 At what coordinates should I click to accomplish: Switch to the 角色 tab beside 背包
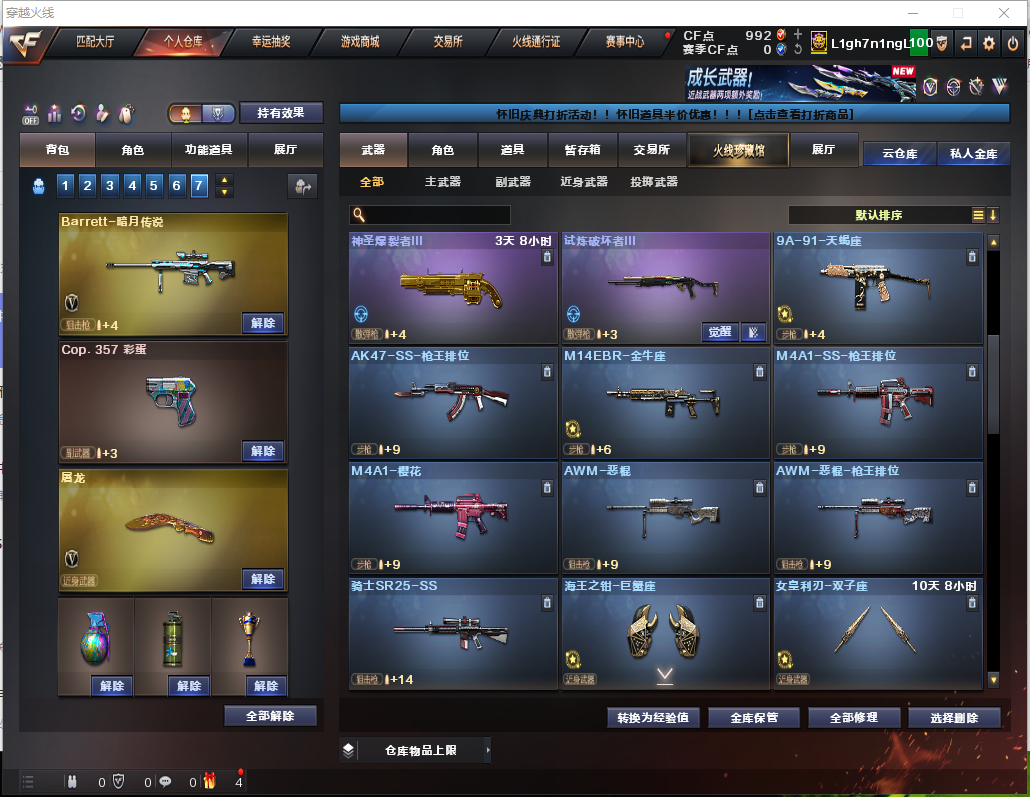click(133, 150)
